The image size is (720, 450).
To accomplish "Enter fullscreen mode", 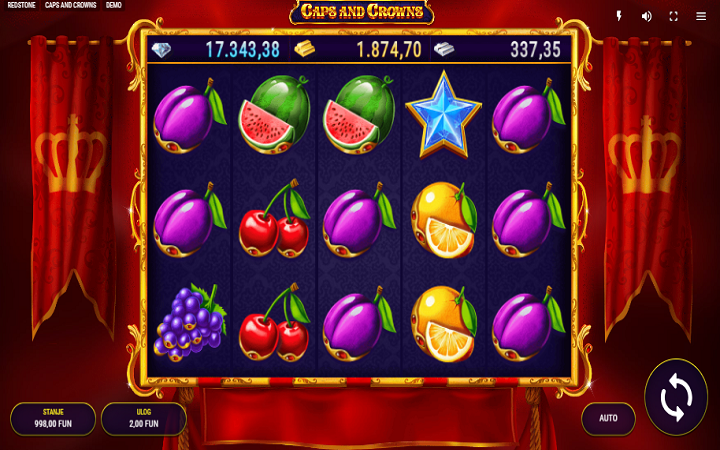I will point(673,16).
